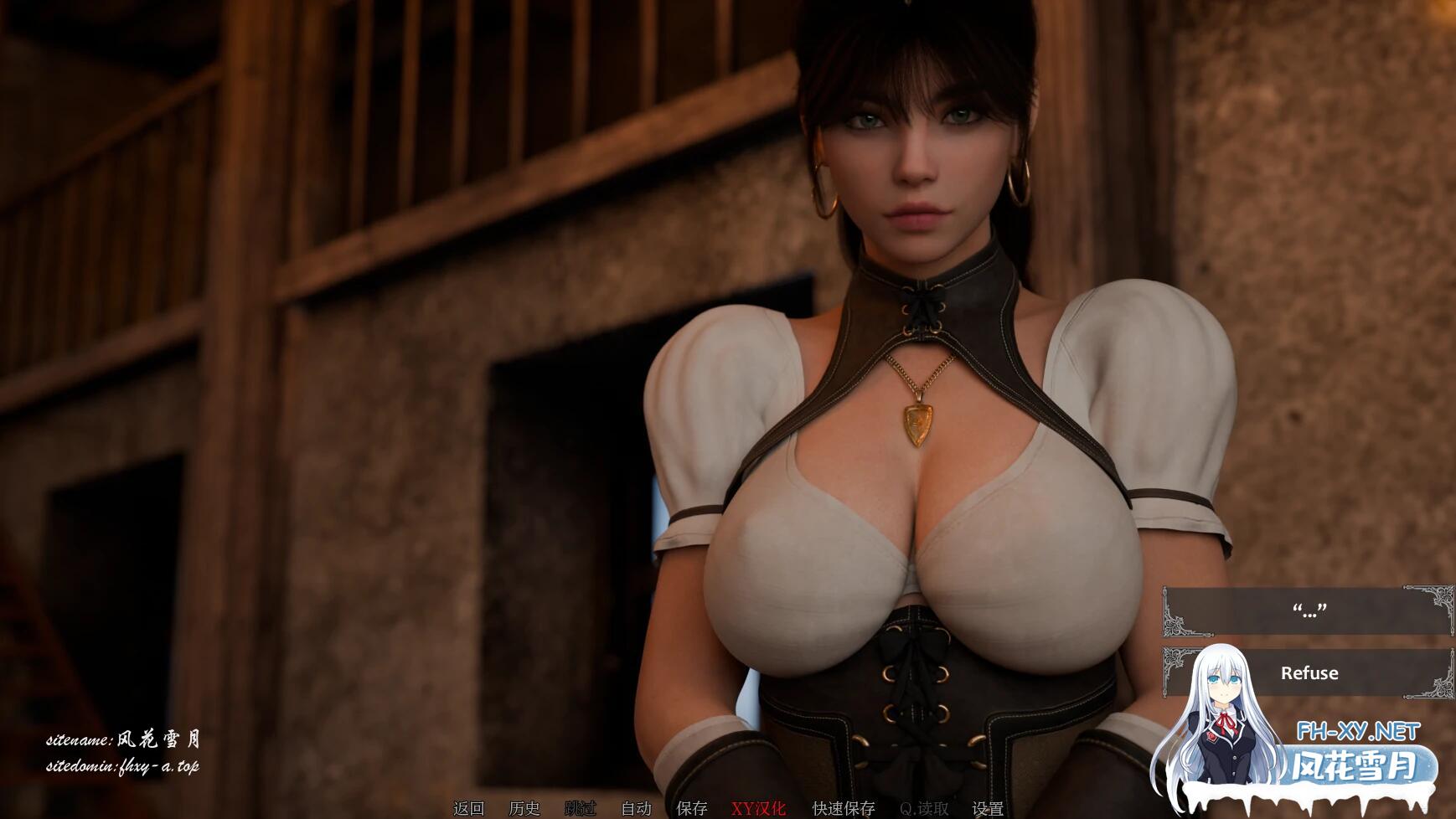1456x819 pixels.
Task: Open the 历史 history log
Action: (524, 808)
